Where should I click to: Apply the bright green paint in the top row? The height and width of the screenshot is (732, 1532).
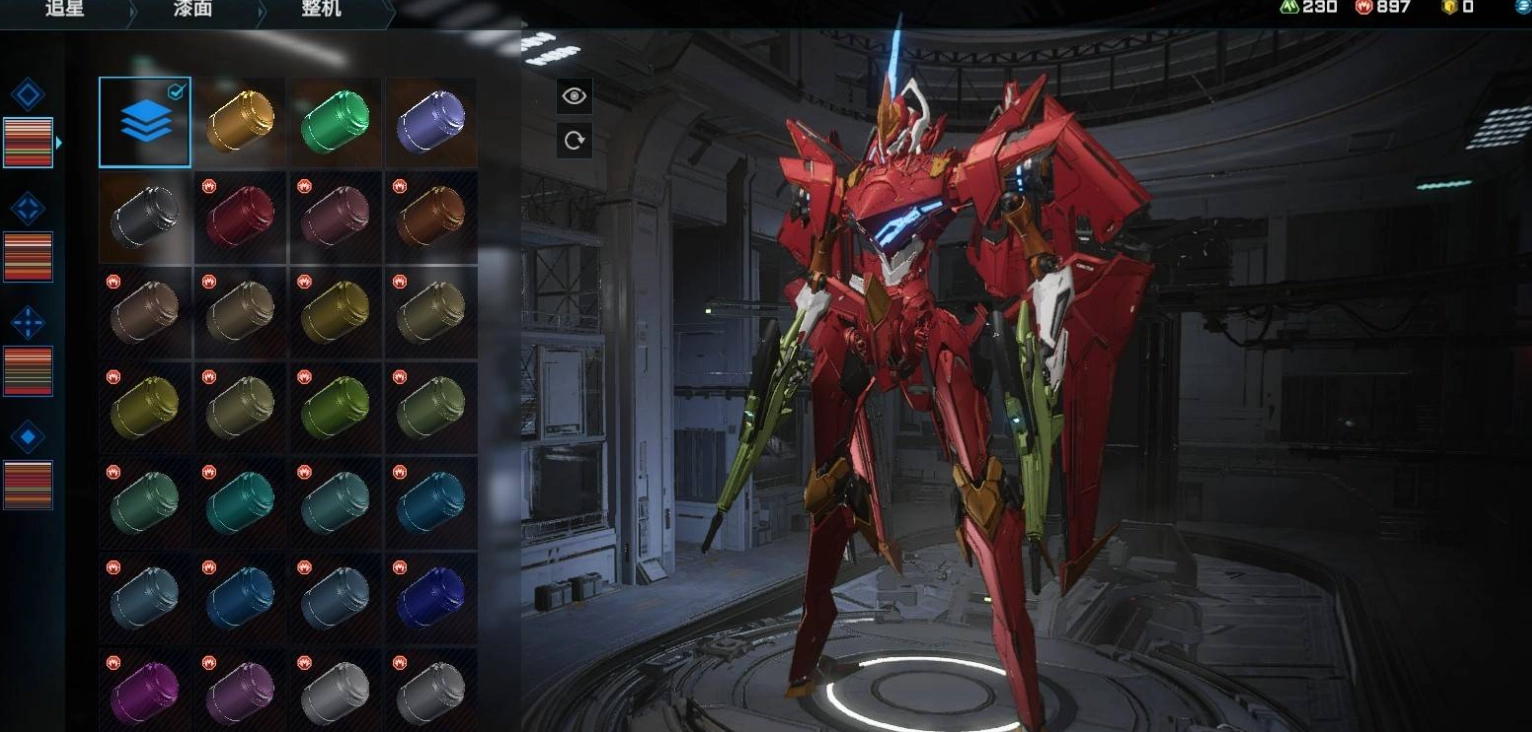(x=336, y=122)
